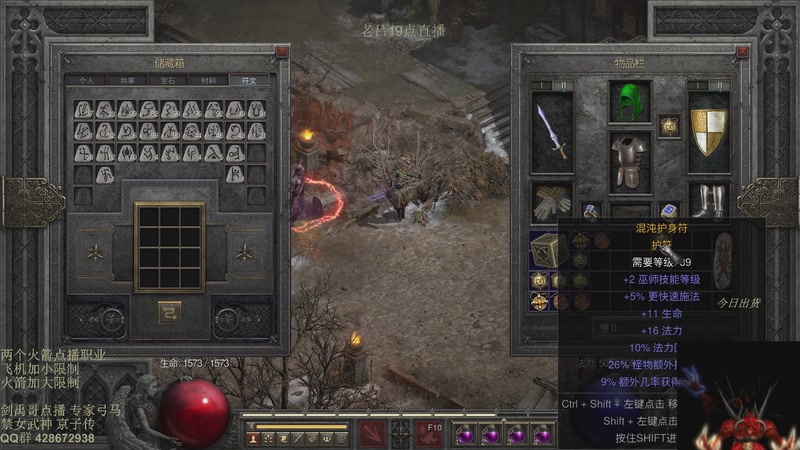Viewport: 800px width, 450px height.
Task: Select the equipped sword weapon slot
Action: click(551, 132)
